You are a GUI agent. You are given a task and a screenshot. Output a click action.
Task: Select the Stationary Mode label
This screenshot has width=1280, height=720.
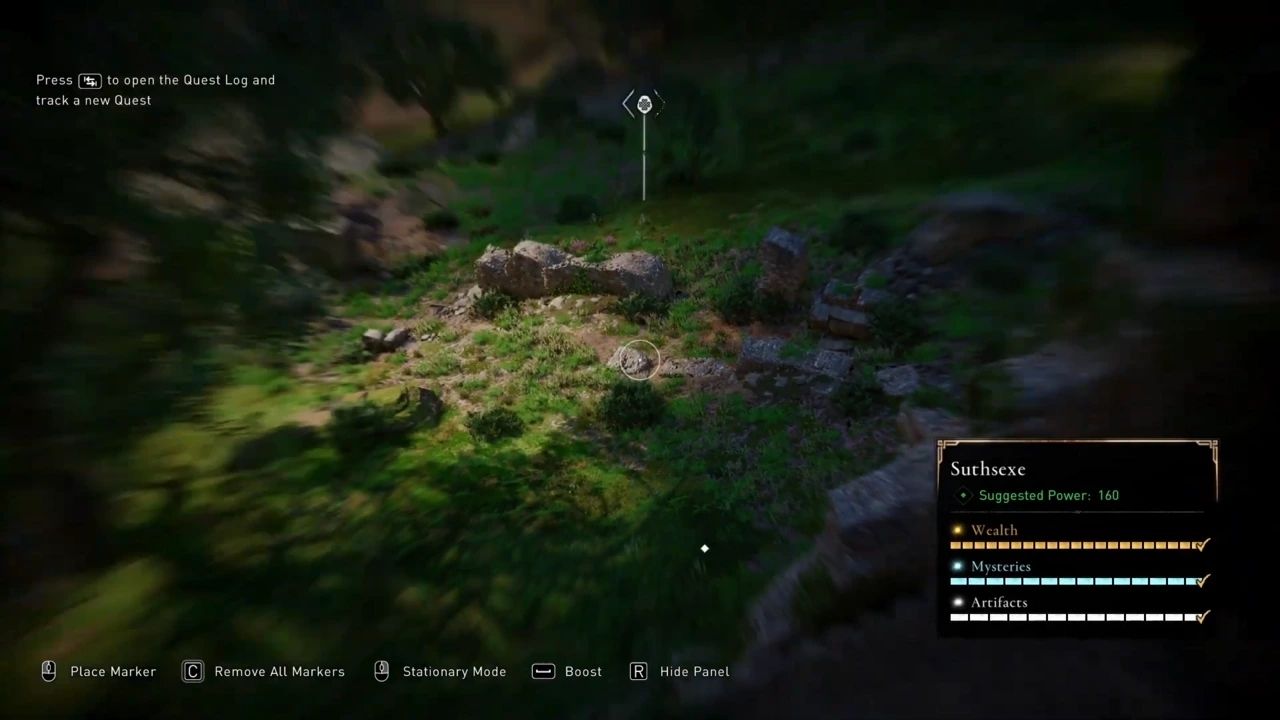click(x=454, y=671)
